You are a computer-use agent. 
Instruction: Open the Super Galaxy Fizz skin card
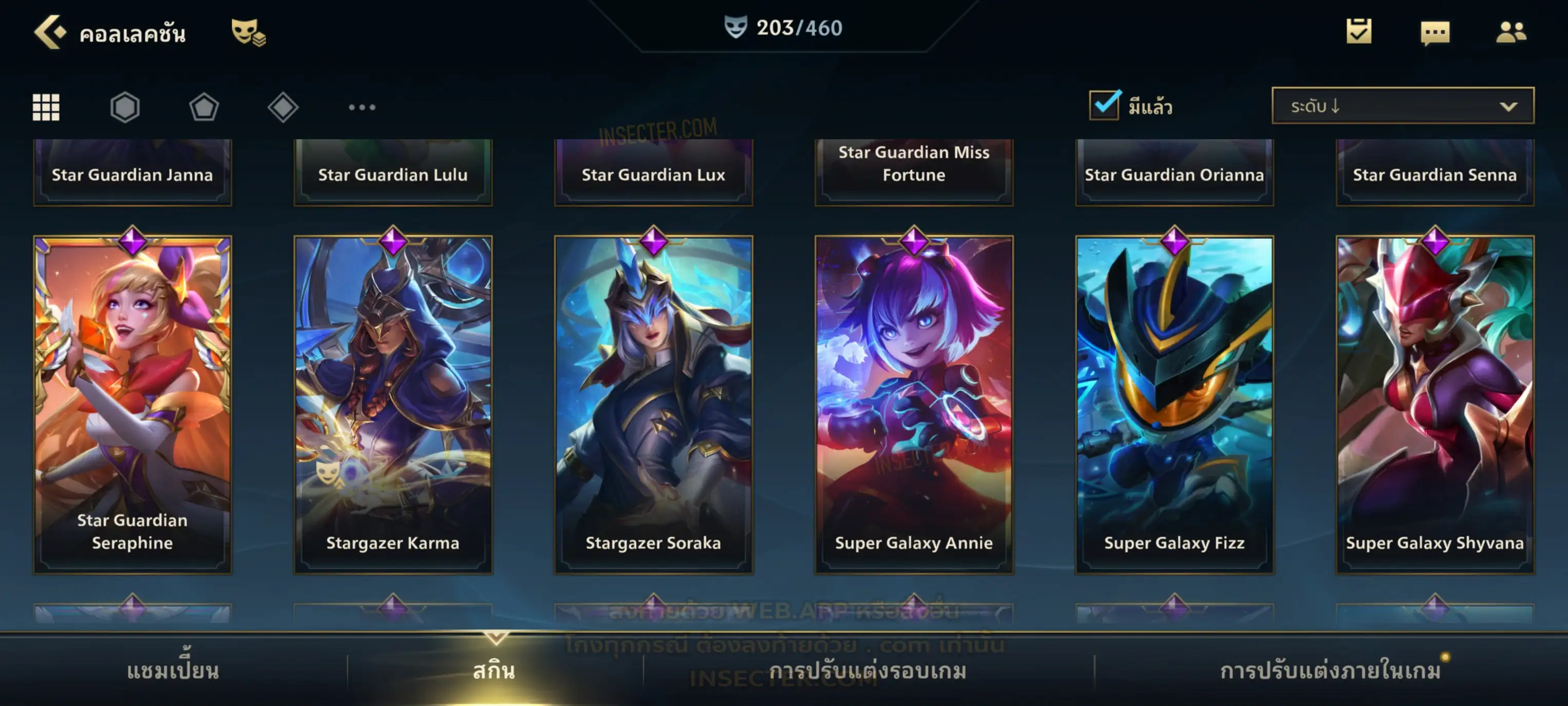1174,405
